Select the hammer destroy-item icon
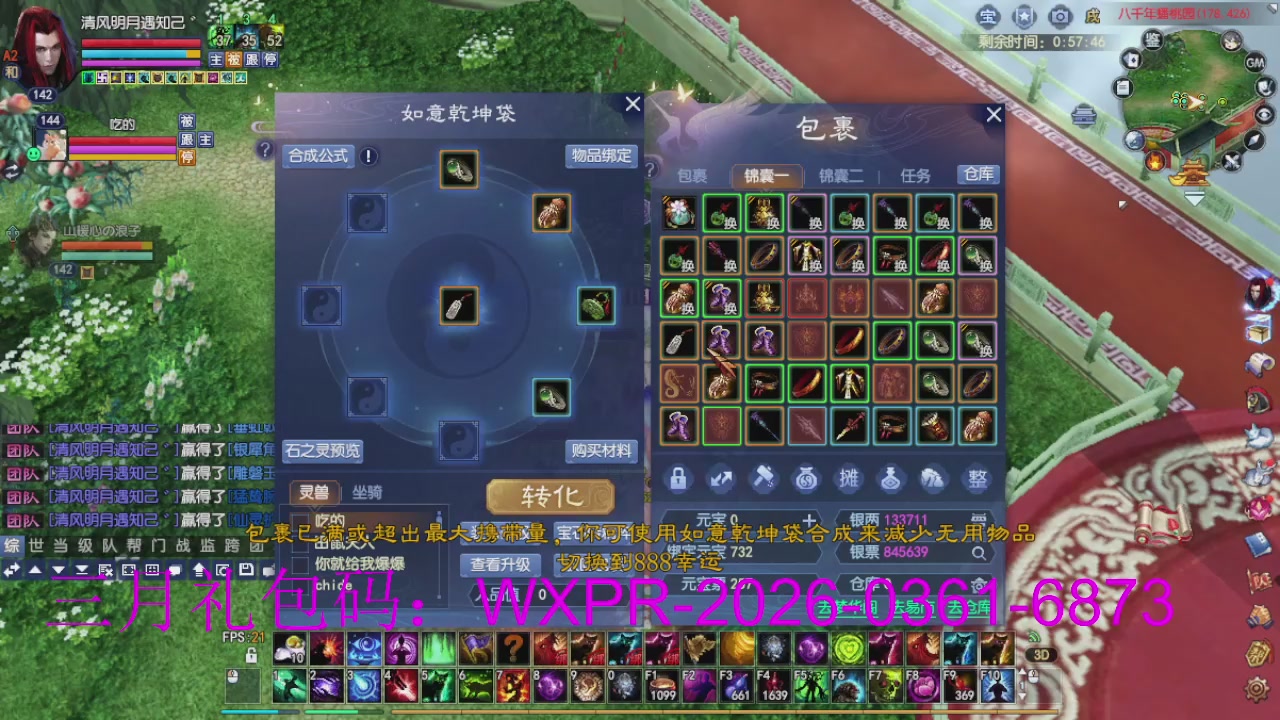1280x720 pixels. coord(764,479)
